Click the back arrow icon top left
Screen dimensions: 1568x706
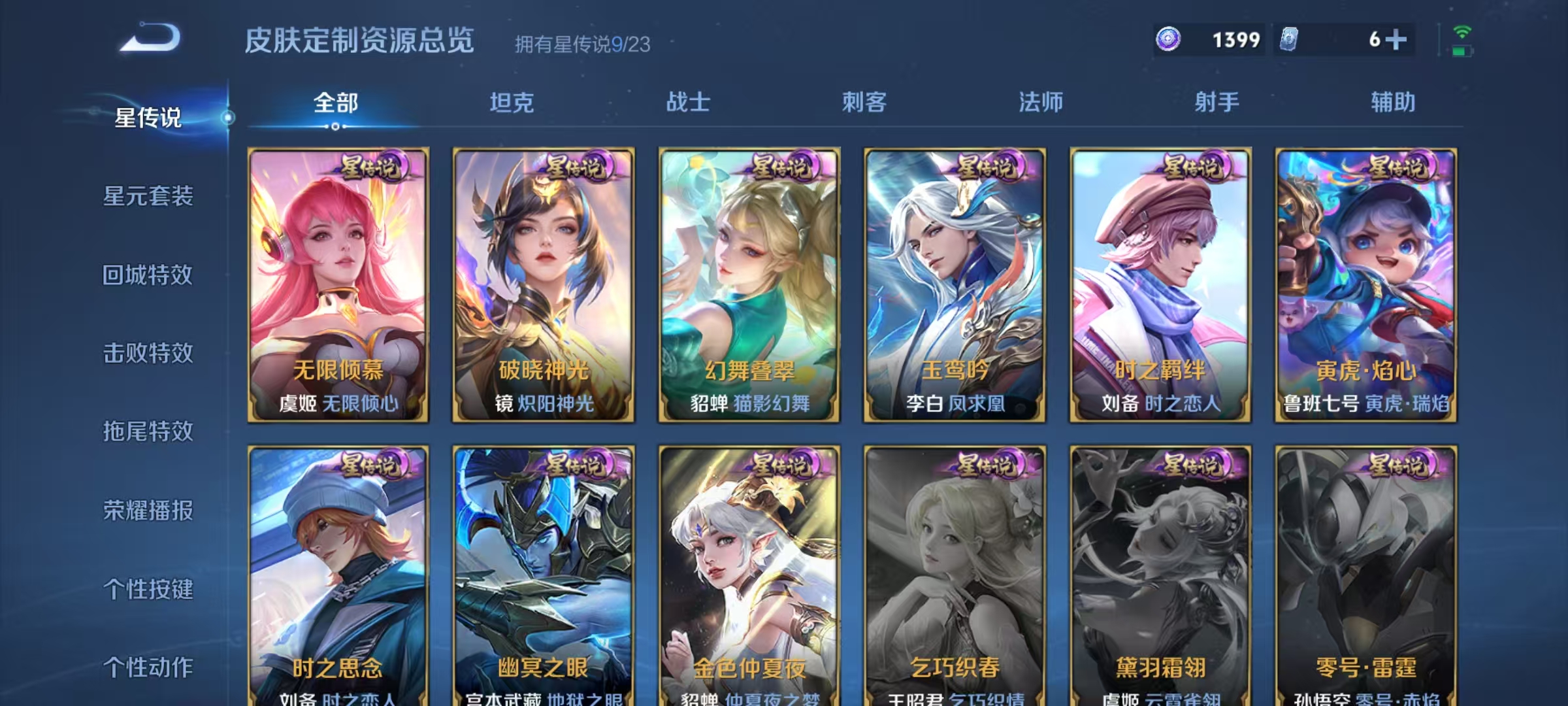tap(152, 41)
